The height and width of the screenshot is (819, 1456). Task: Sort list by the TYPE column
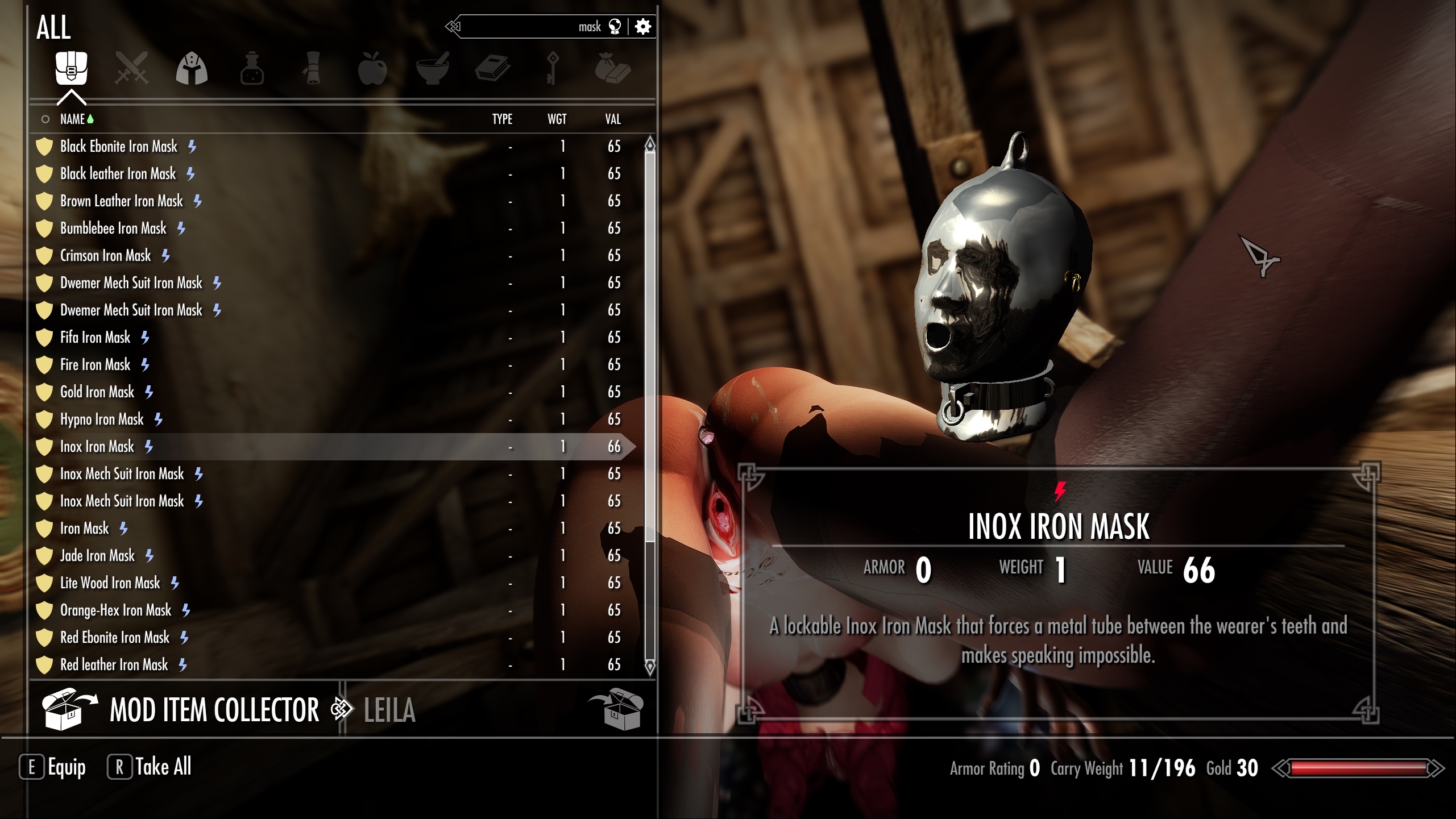tap(503, 119)
